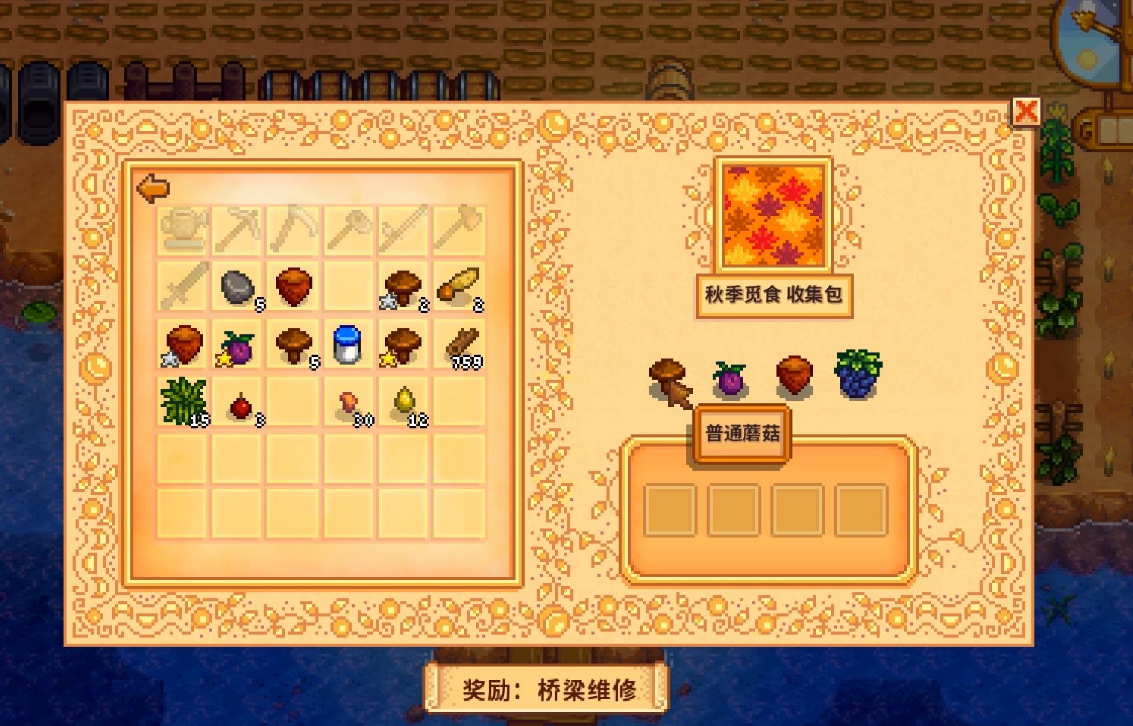1133x726 pixels.
Task: Pick the green fiber stack of 15
Action: click(183, 400)
